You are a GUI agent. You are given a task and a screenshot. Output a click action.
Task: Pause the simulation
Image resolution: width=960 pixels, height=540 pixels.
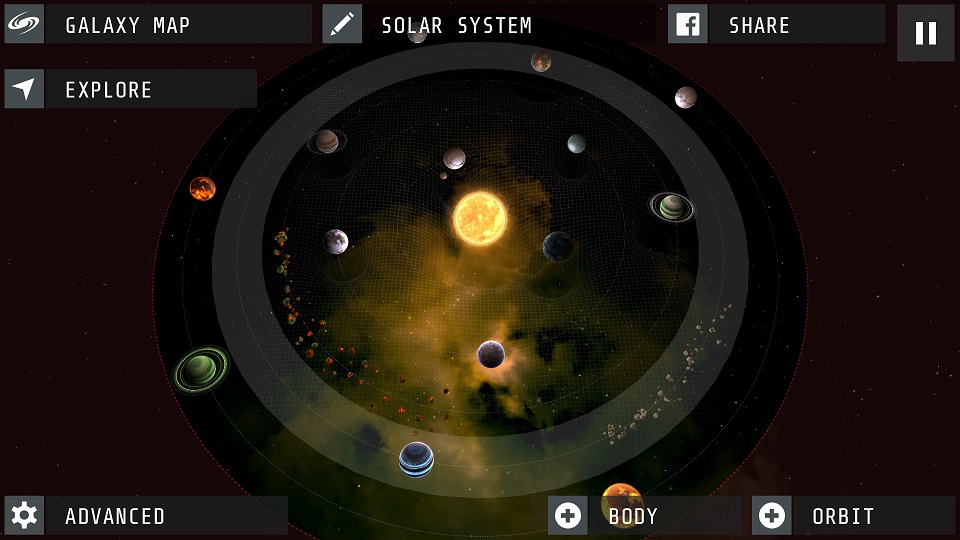925,33
